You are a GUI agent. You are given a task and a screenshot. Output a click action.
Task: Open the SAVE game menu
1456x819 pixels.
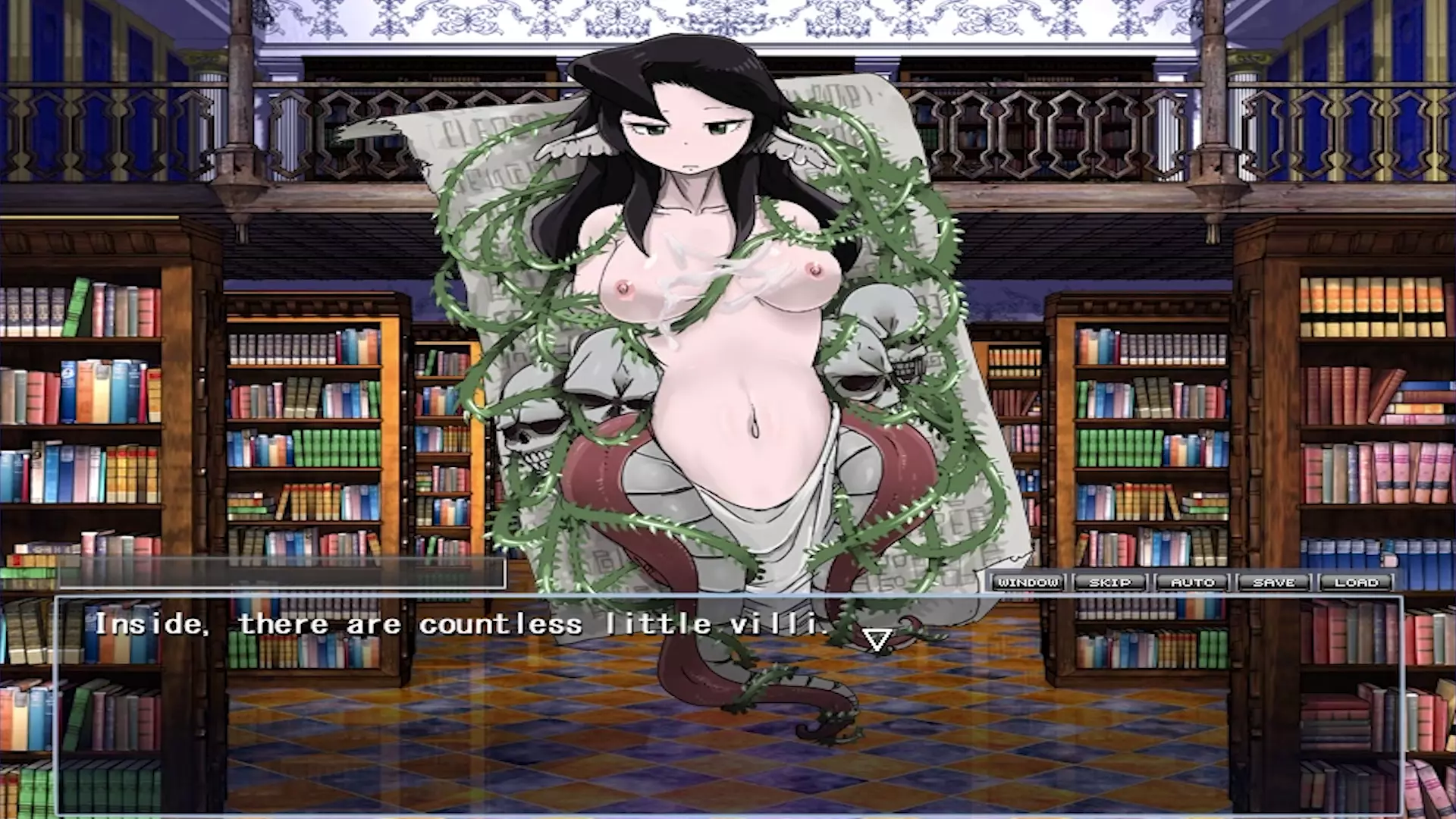(1275, 582)
